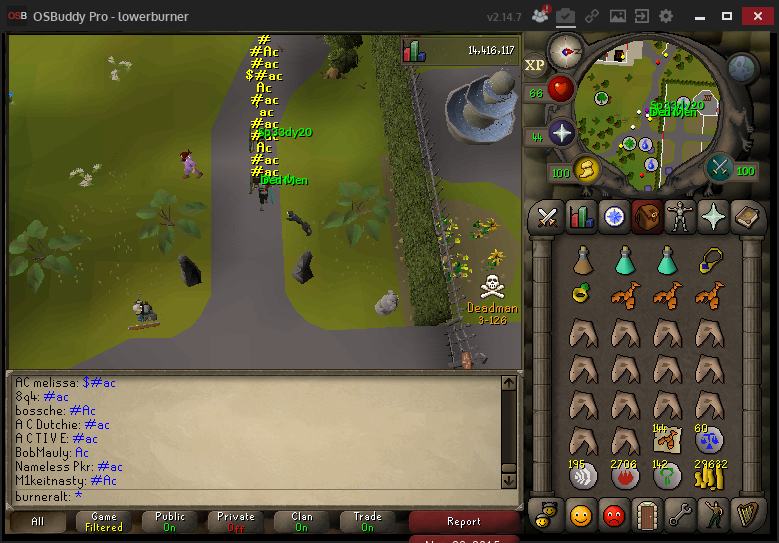
Task: Open the Report abuse button
Action: point(464,521)
